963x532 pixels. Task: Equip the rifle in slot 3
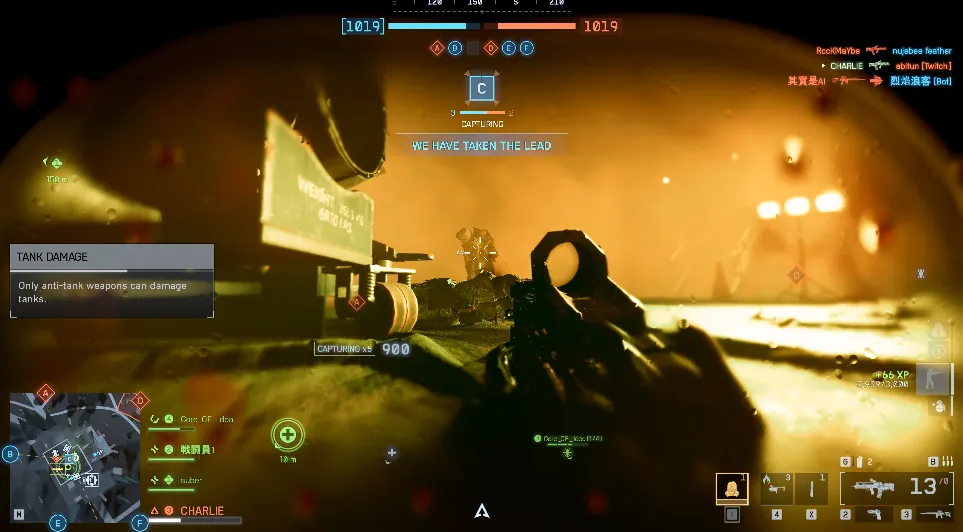pyautogui.click(x=934, y=514)
